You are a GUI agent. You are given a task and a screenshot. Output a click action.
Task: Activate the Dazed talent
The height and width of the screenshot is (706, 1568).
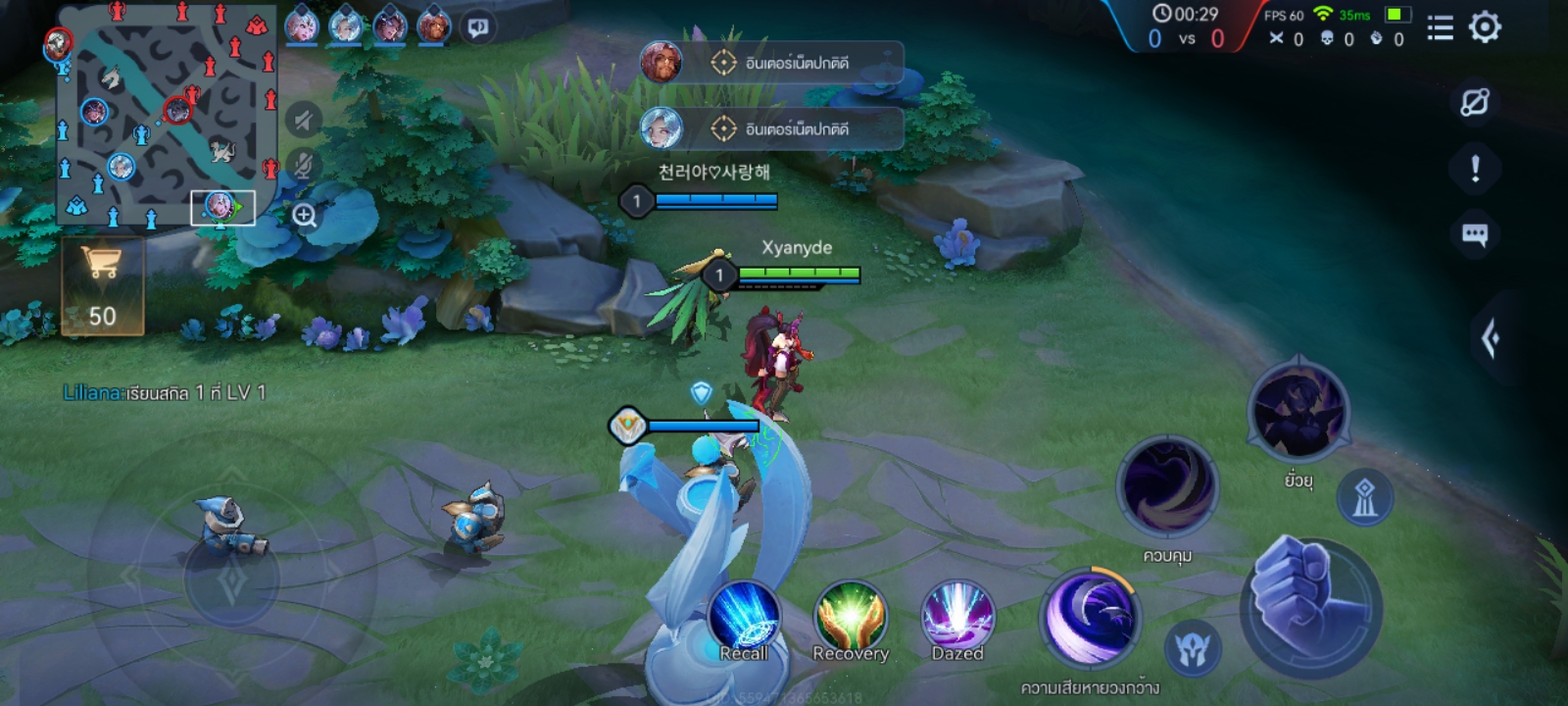pos(957,620)
